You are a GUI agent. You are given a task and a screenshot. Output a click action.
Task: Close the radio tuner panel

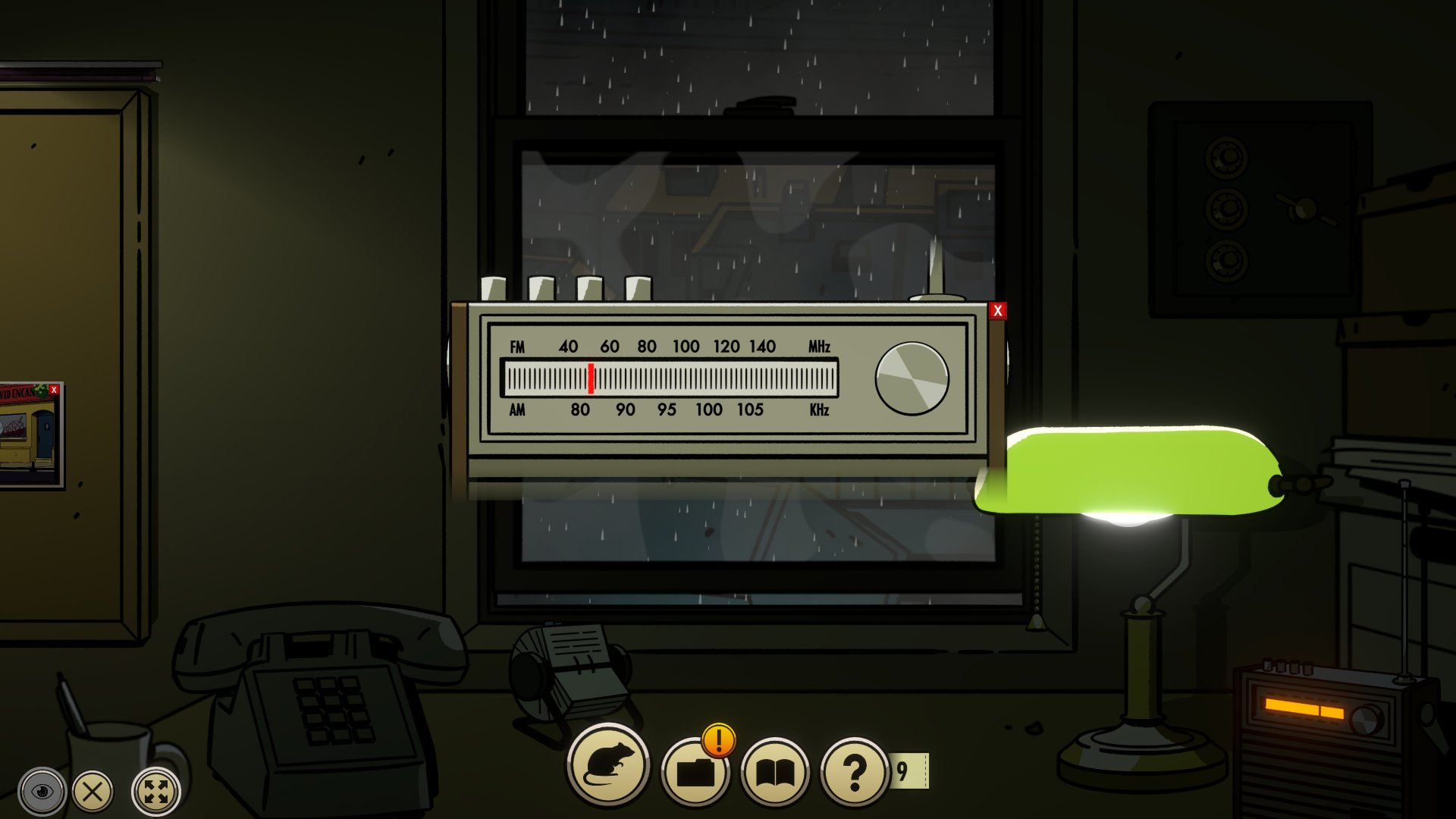coord(997,311)
